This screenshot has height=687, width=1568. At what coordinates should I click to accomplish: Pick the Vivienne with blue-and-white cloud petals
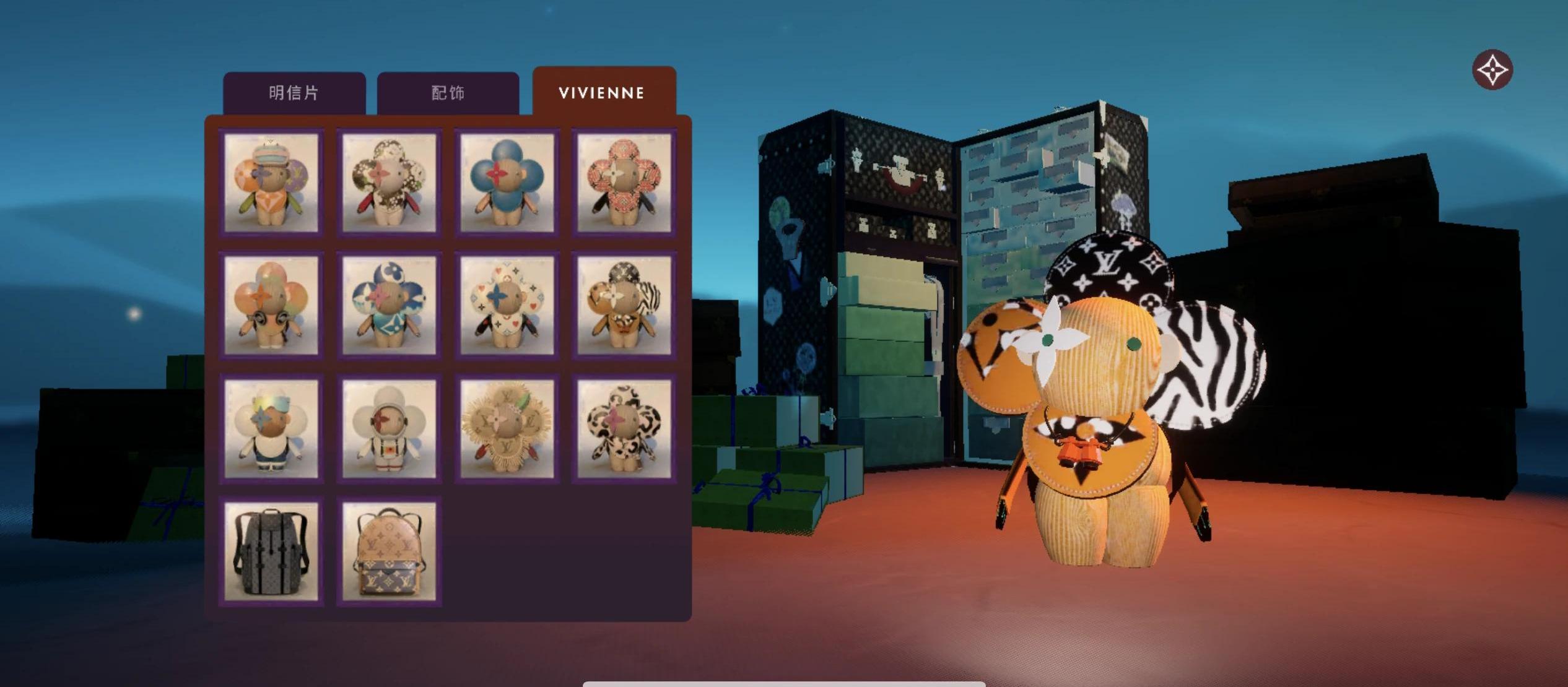[389, 305]
